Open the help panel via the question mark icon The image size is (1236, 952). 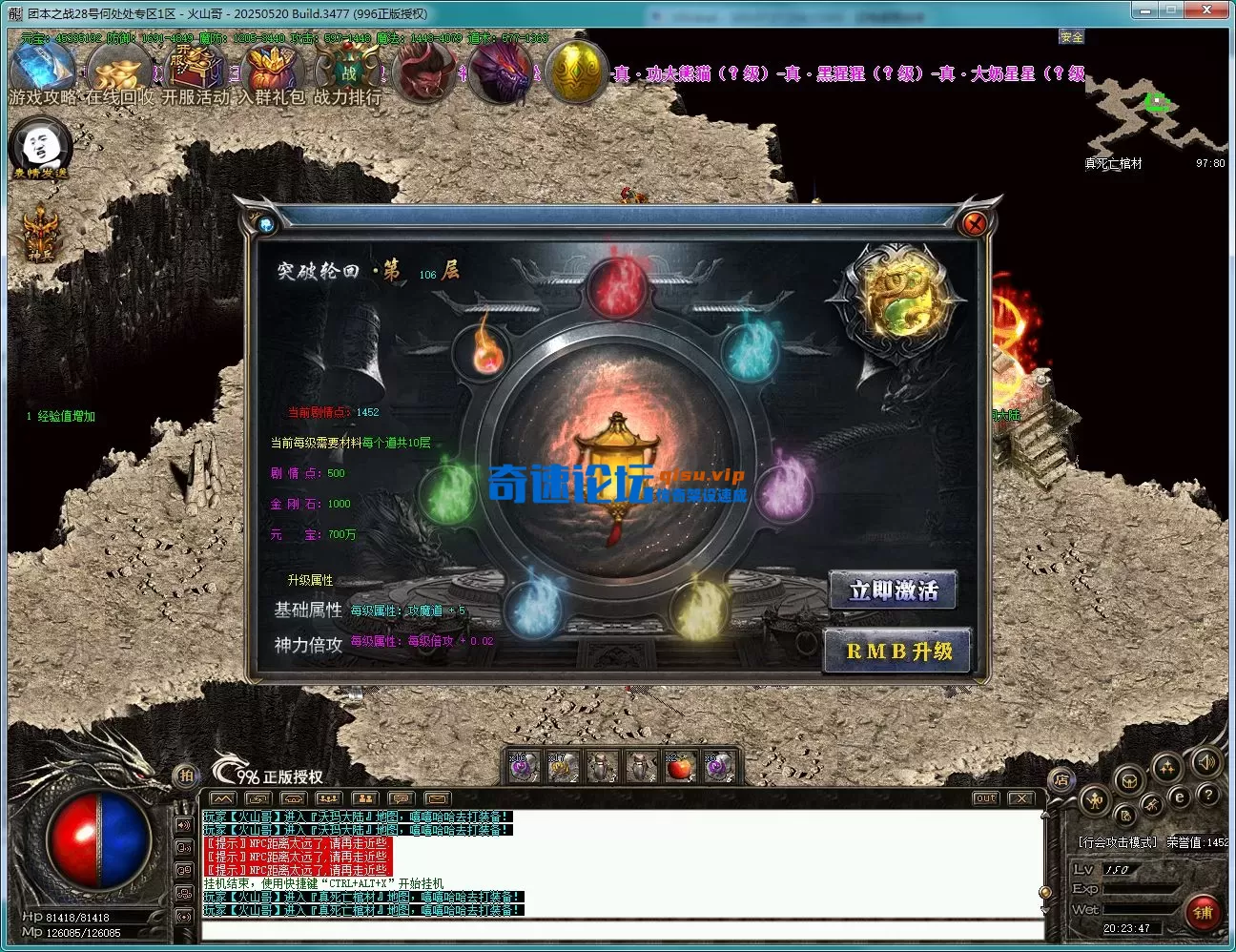coord(1209,796)
